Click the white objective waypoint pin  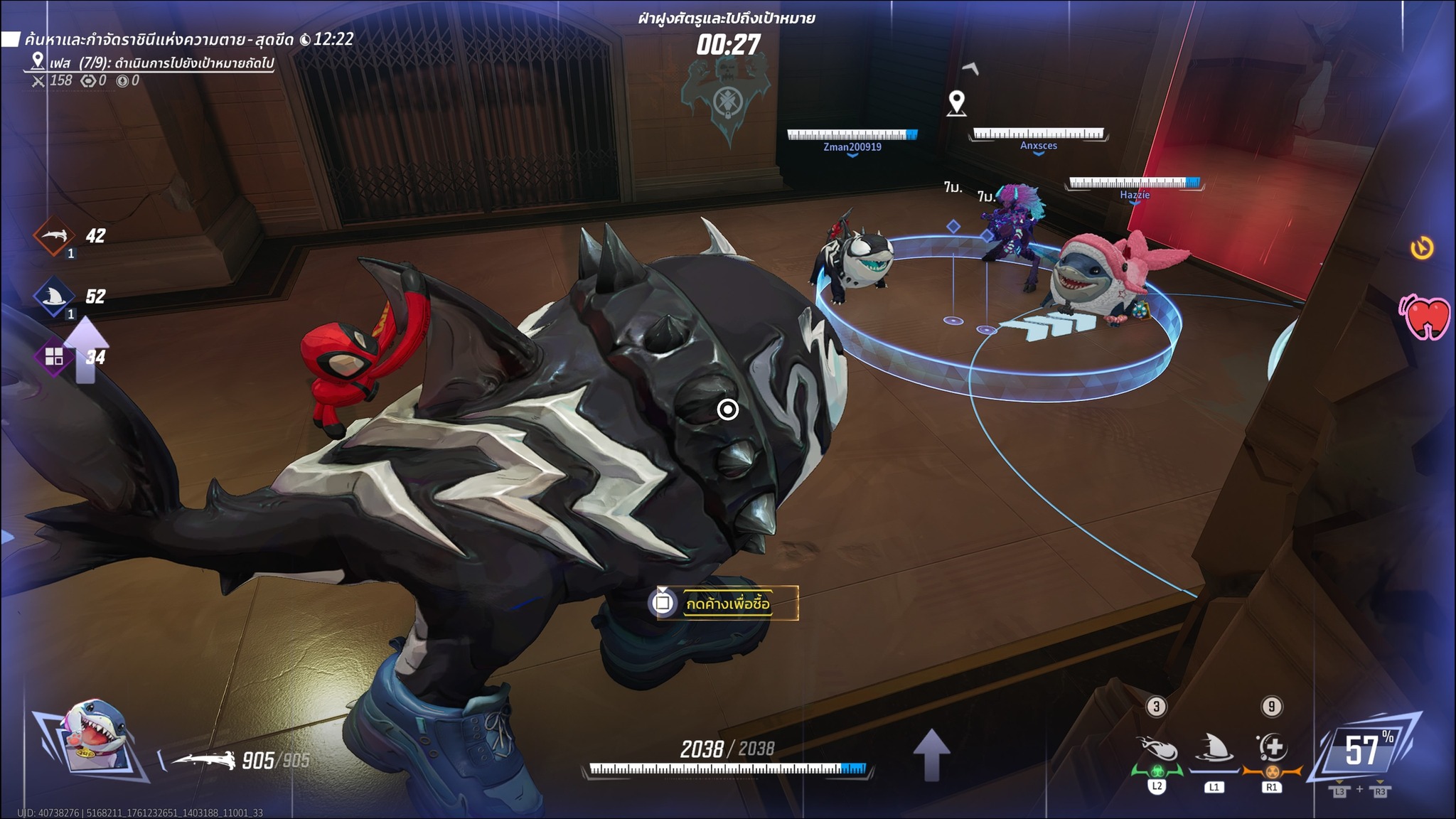point(957,103)
